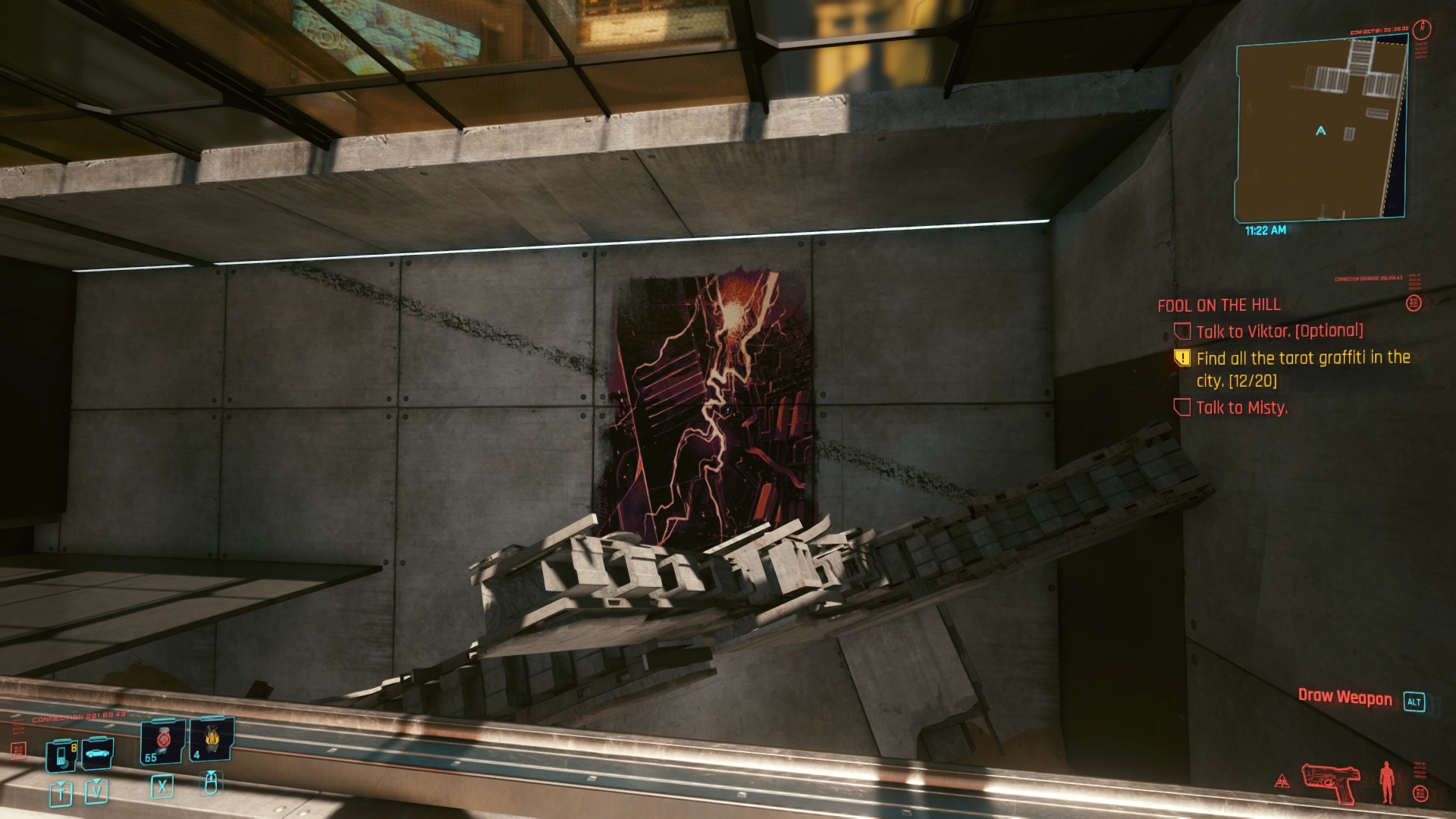The image size is (1456, 819).
Task: Select the tarot graffiti objective
Action: point(1302,369)
